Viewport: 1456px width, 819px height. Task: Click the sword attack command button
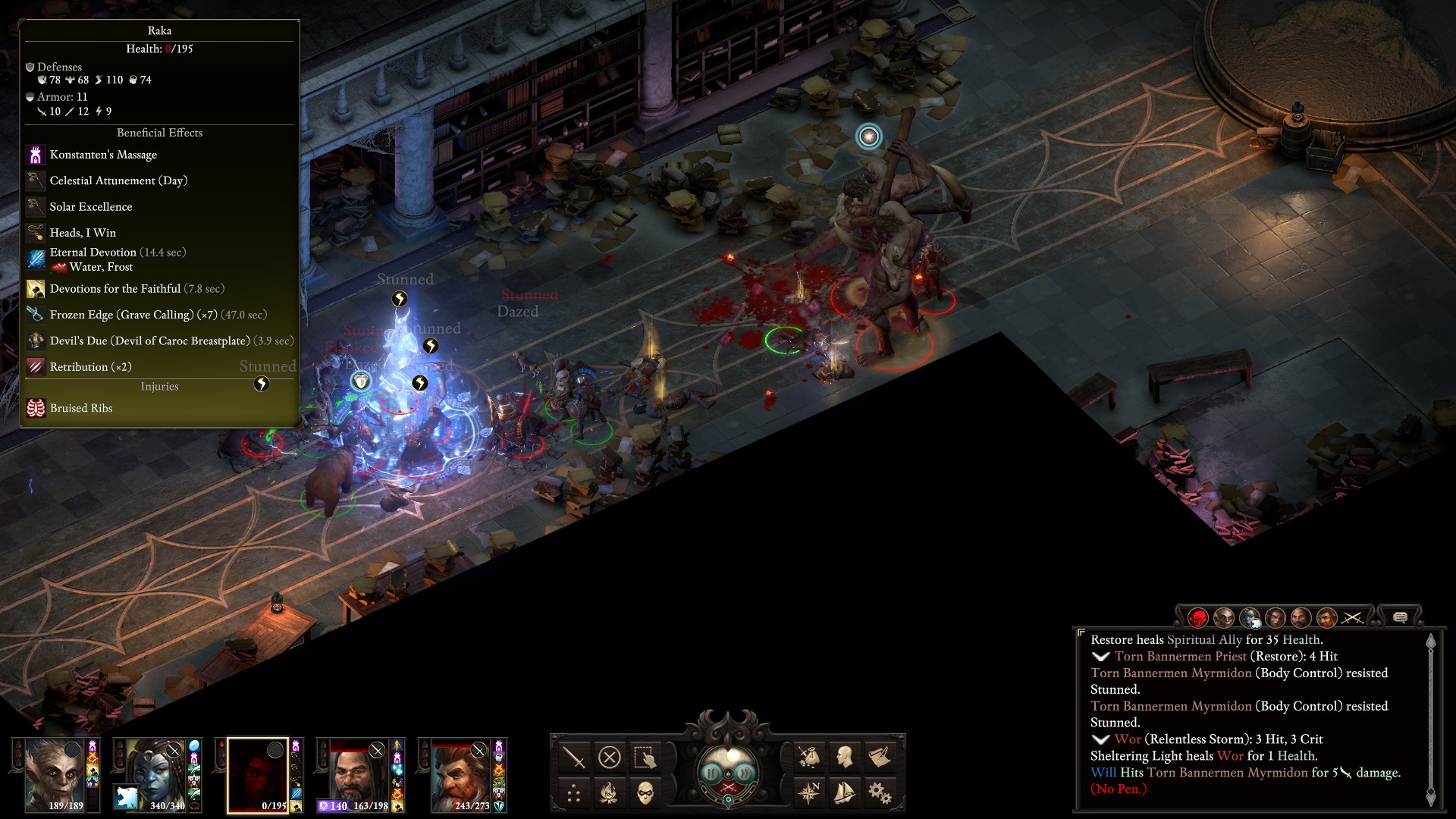pos(574,757)
